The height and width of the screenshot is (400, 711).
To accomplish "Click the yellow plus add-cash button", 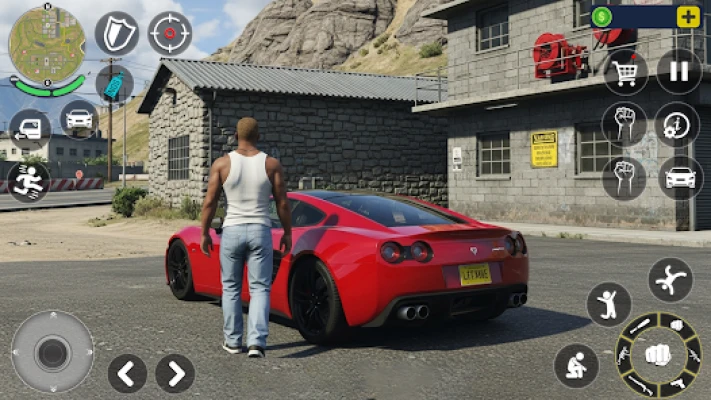I will pos(688,16).
